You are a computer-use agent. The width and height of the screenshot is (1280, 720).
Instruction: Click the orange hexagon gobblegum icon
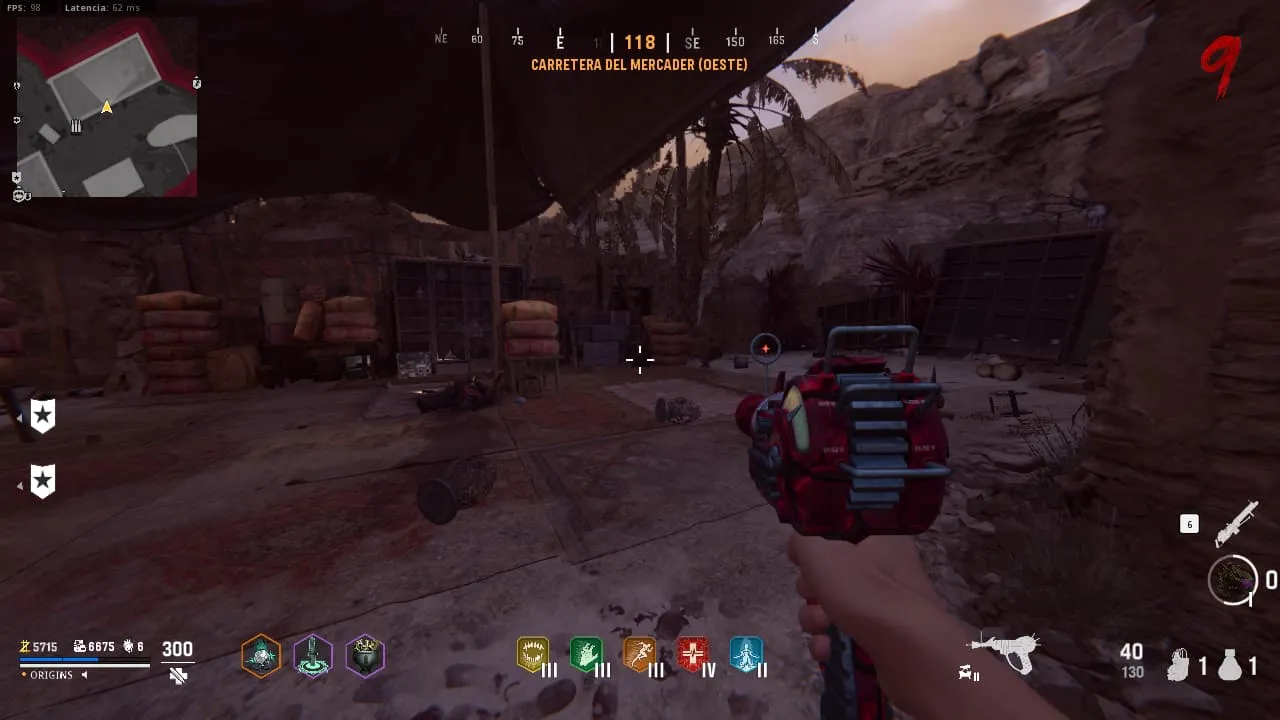point(261,656)
